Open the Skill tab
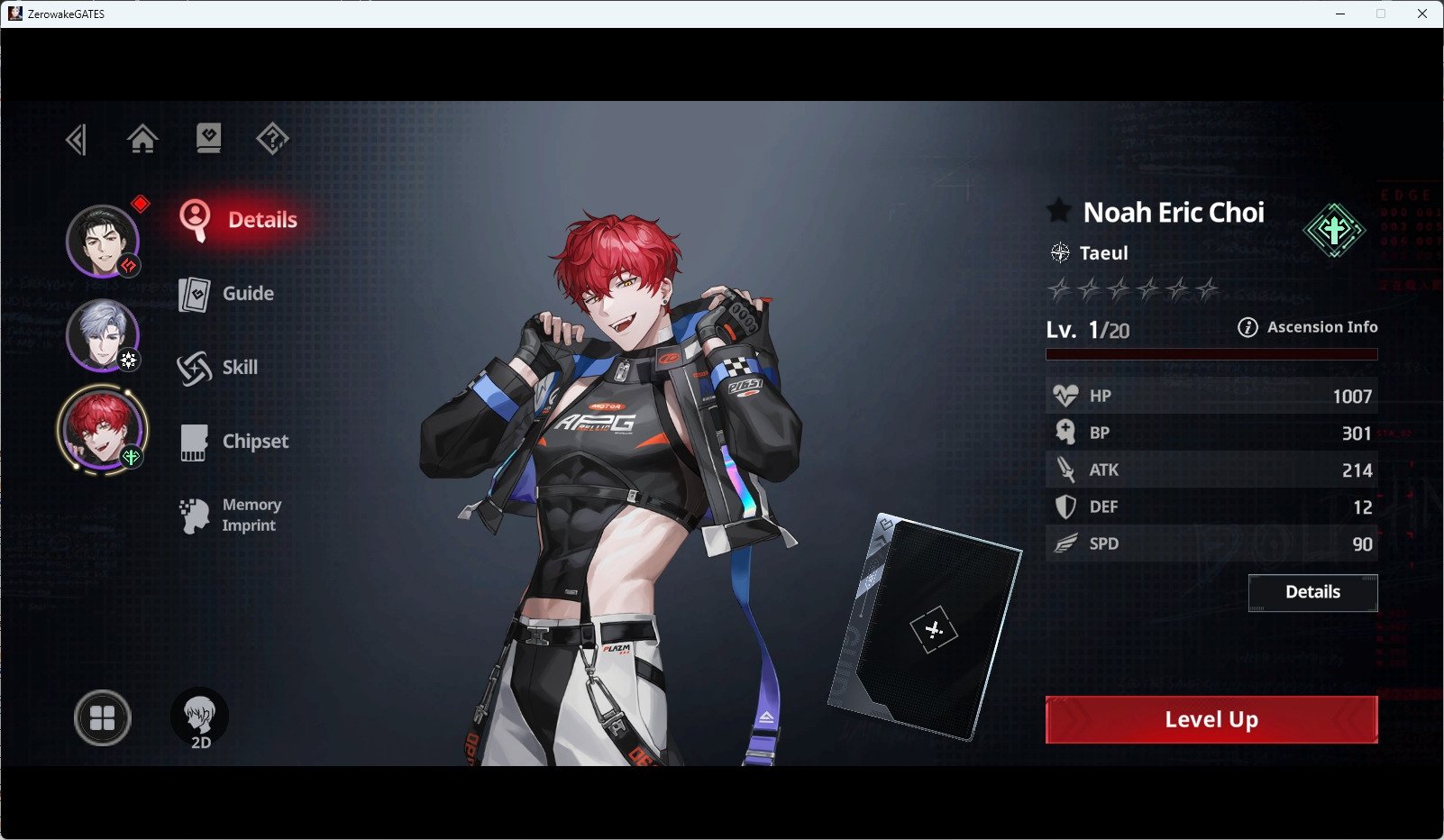1444x840 pixels. click(218, 368)
